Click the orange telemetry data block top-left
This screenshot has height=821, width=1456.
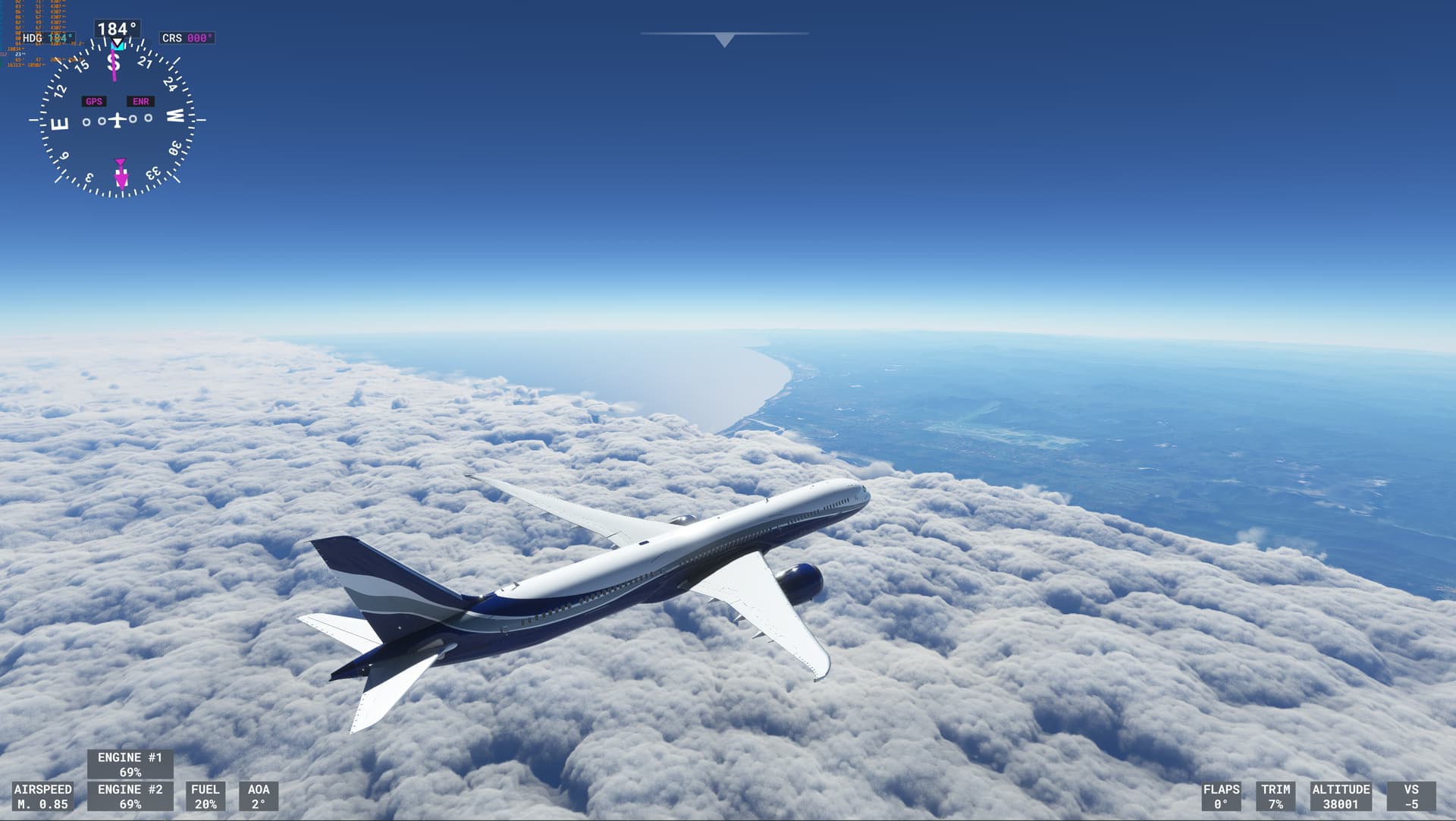pos(42,23)
